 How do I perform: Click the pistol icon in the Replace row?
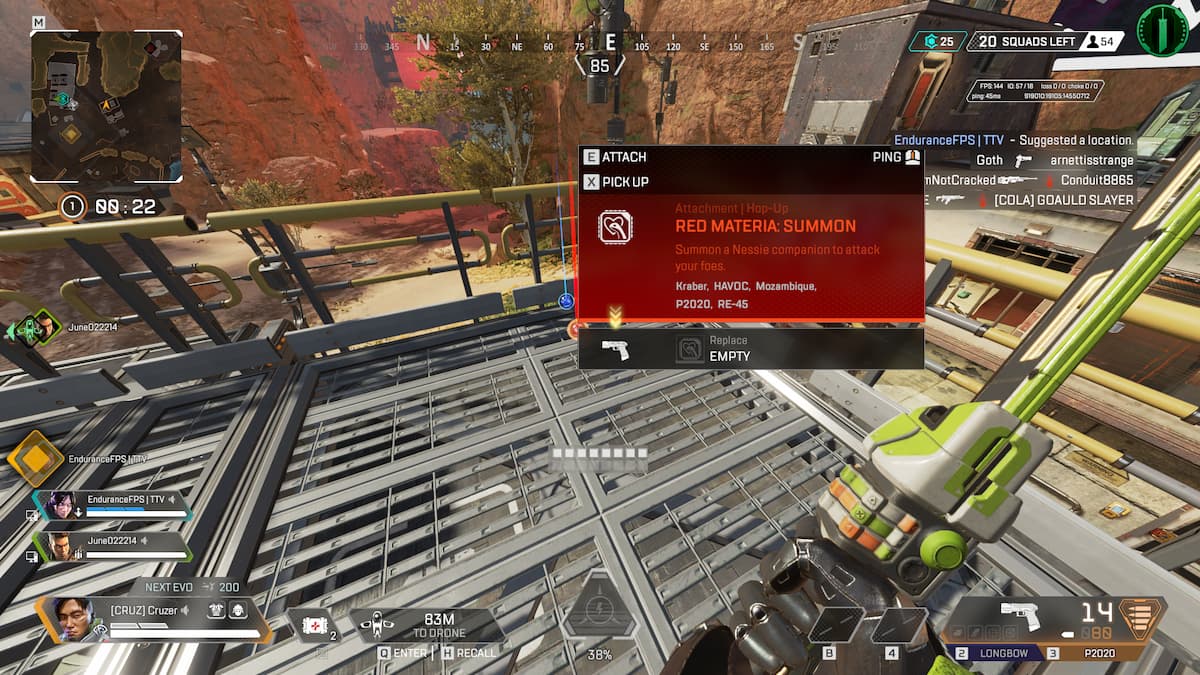(x=615, y=349)
